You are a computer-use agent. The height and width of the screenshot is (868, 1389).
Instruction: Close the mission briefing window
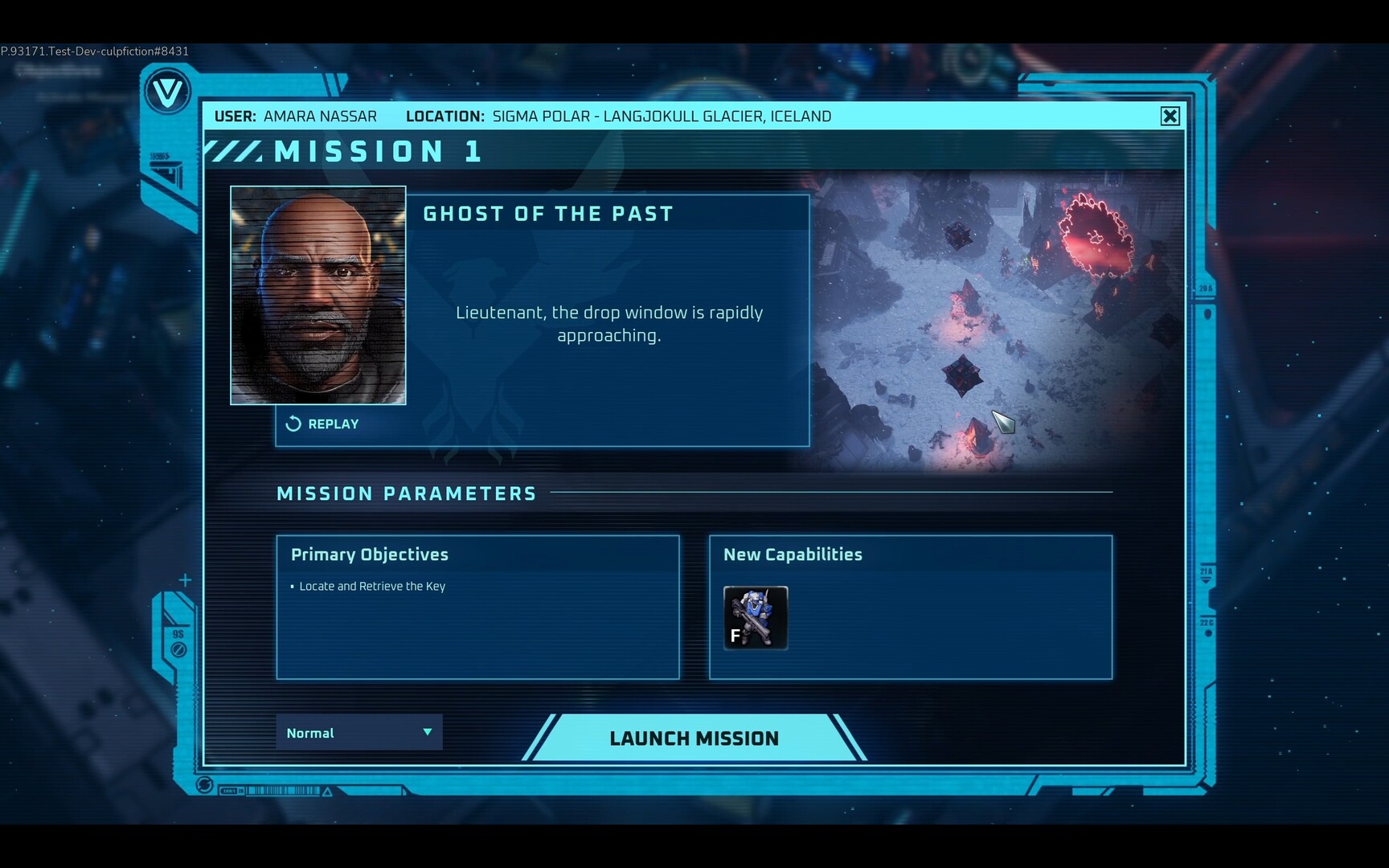pos(1170,117)
